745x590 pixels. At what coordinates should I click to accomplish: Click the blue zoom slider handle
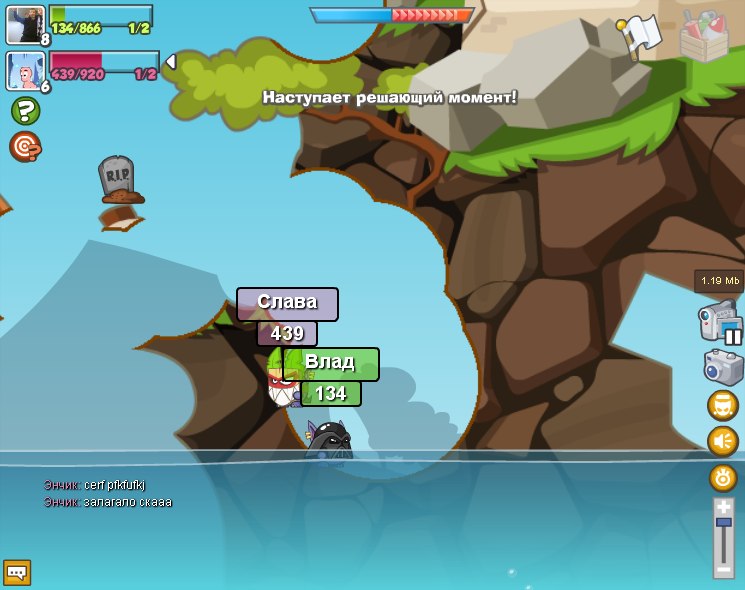pyautogui.click(x=723, y=522)
